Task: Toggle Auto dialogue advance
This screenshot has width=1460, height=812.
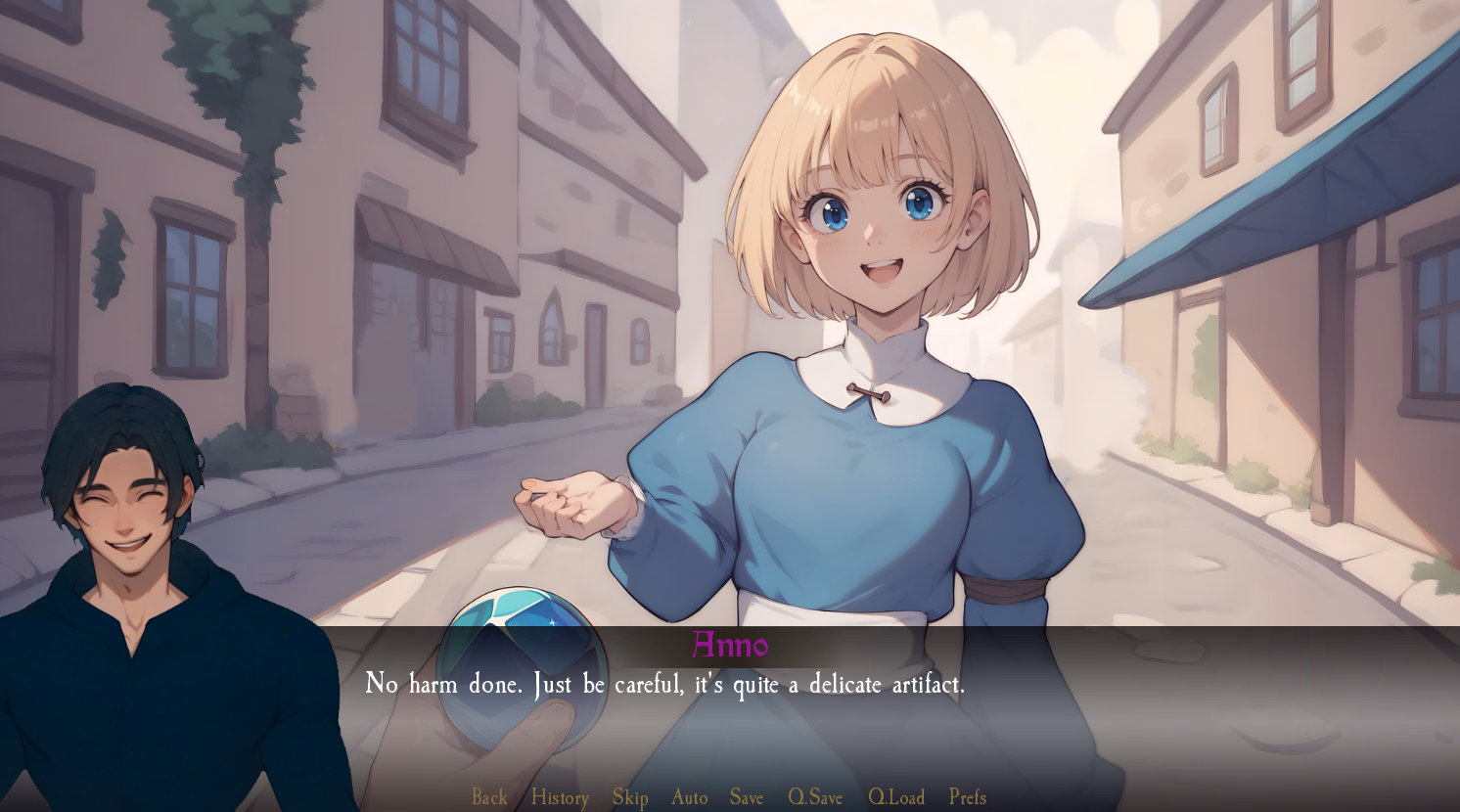Action: (689, 797)
